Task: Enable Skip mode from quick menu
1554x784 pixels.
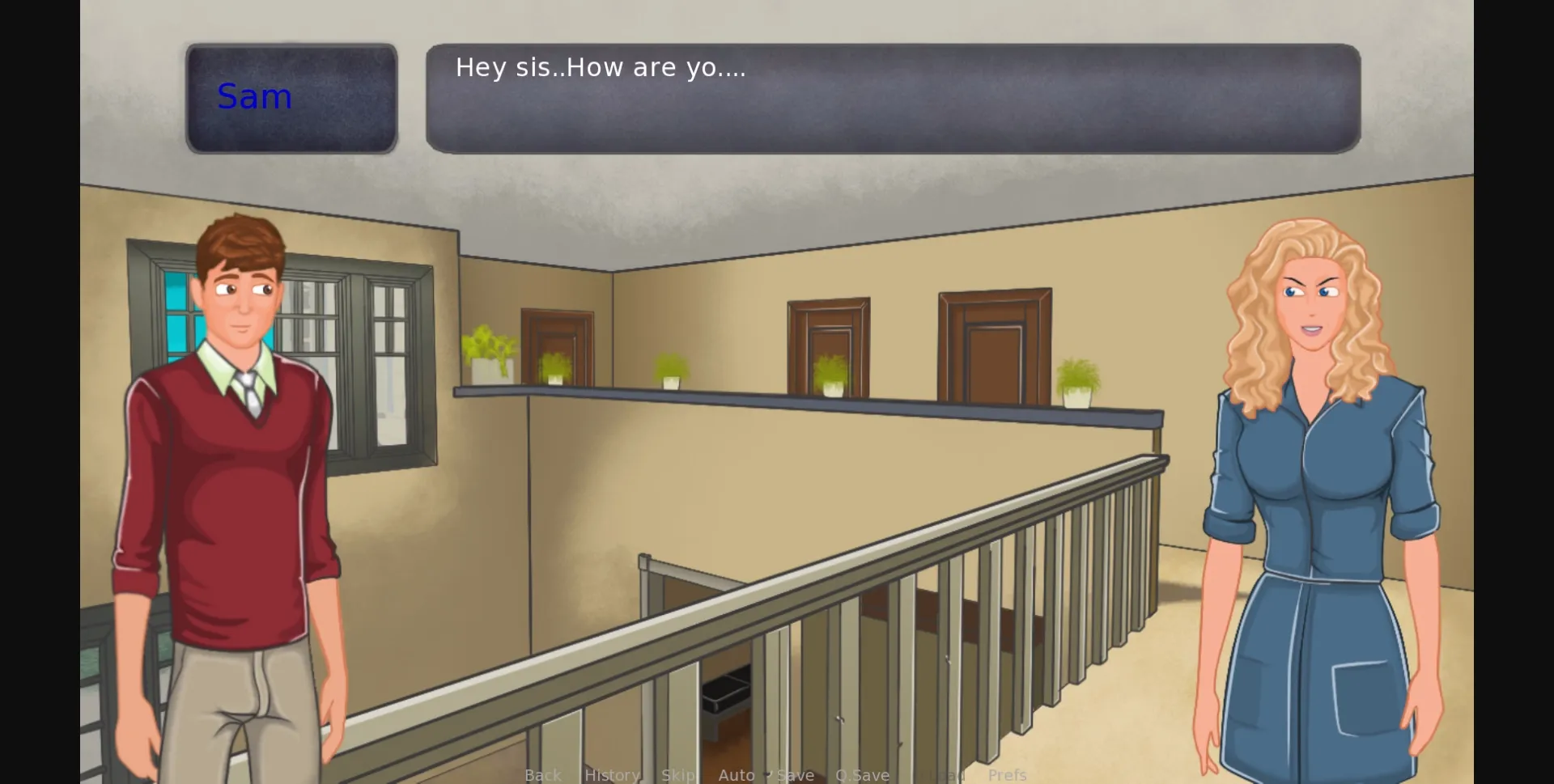Action: pos(679,774)
